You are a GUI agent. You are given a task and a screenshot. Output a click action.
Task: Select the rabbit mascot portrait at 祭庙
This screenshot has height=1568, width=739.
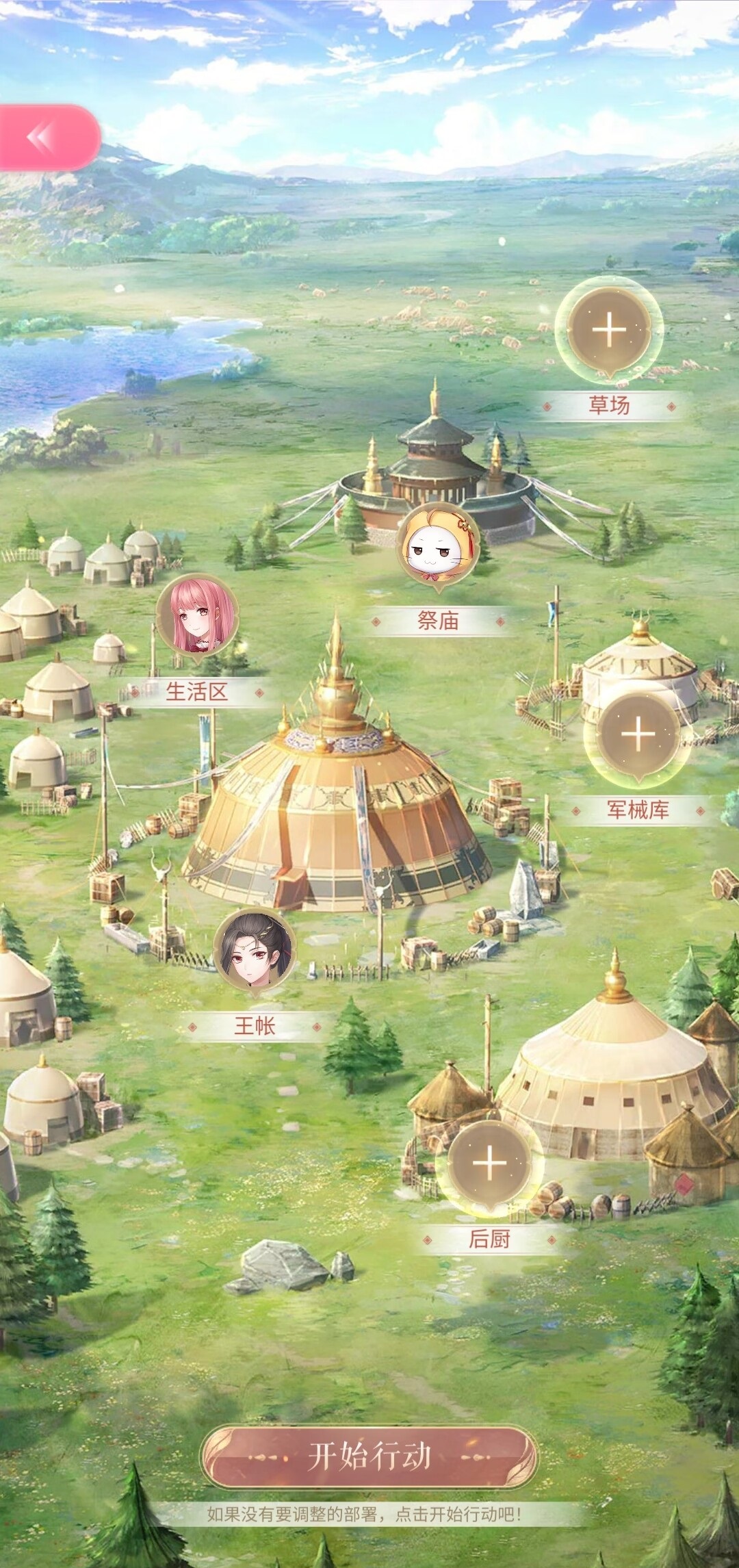click(438, 547)
